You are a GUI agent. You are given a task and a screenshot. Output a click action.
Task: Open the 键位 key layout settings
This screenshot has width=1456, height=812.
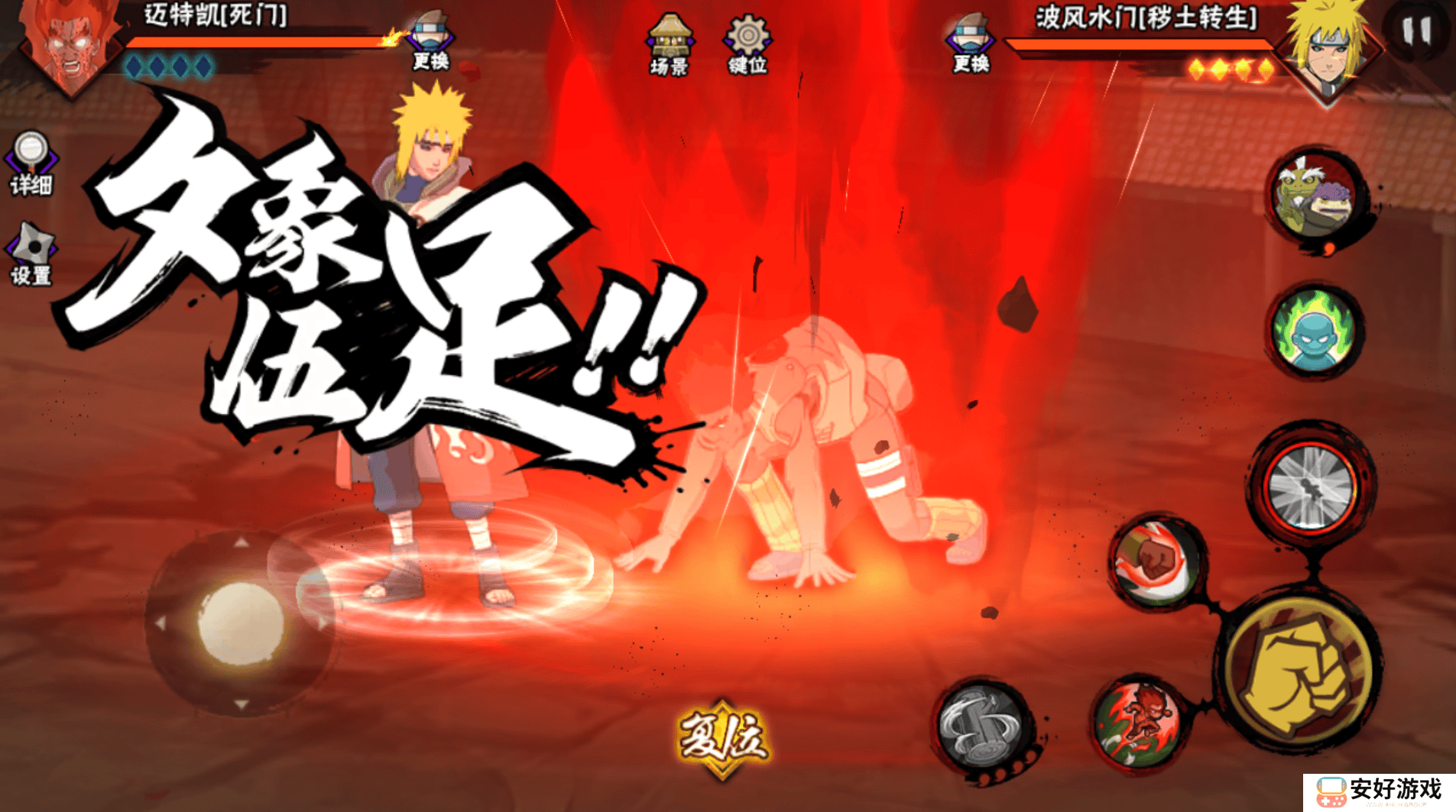tap(747, 44)
